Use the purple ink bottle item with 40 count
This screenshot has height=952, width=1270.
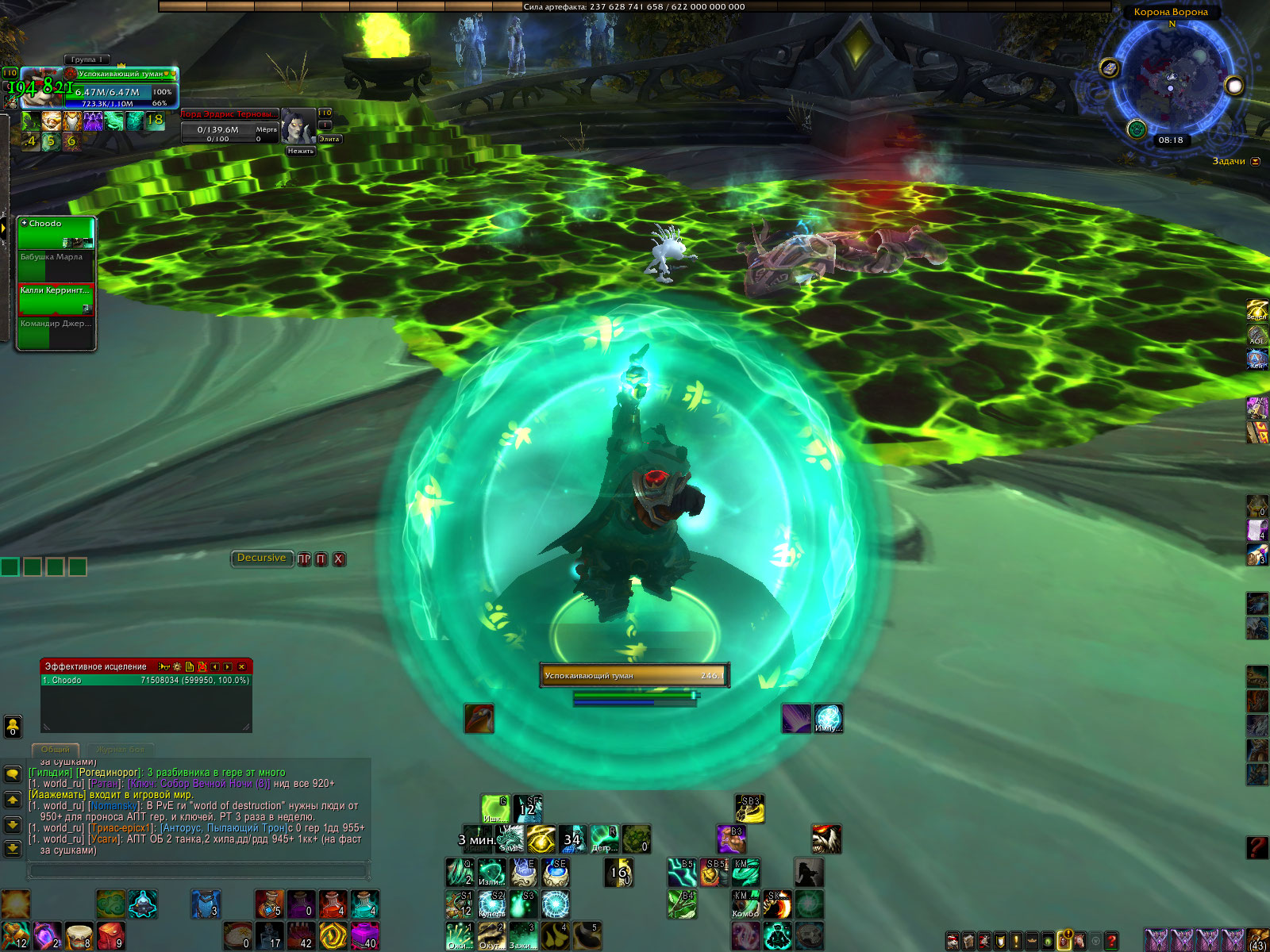point(364,935)
